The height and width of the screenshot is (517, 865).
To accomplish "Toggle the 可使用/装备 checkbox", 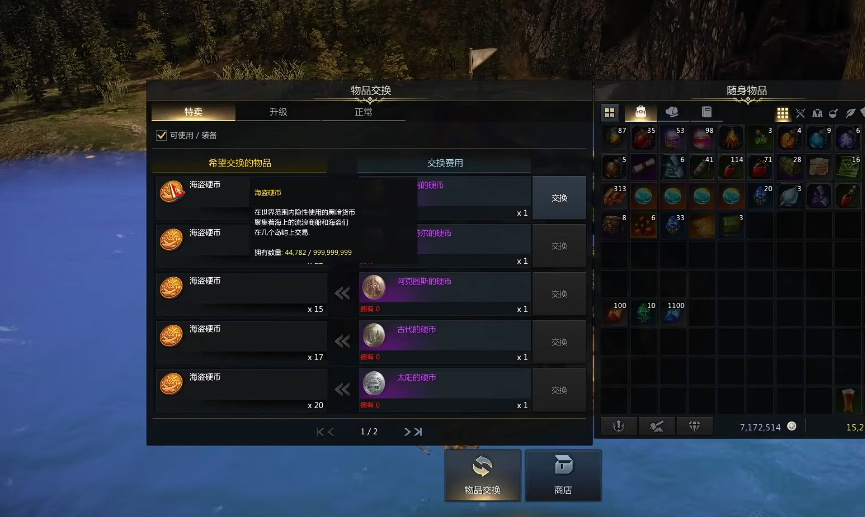I will pos(161,135).
